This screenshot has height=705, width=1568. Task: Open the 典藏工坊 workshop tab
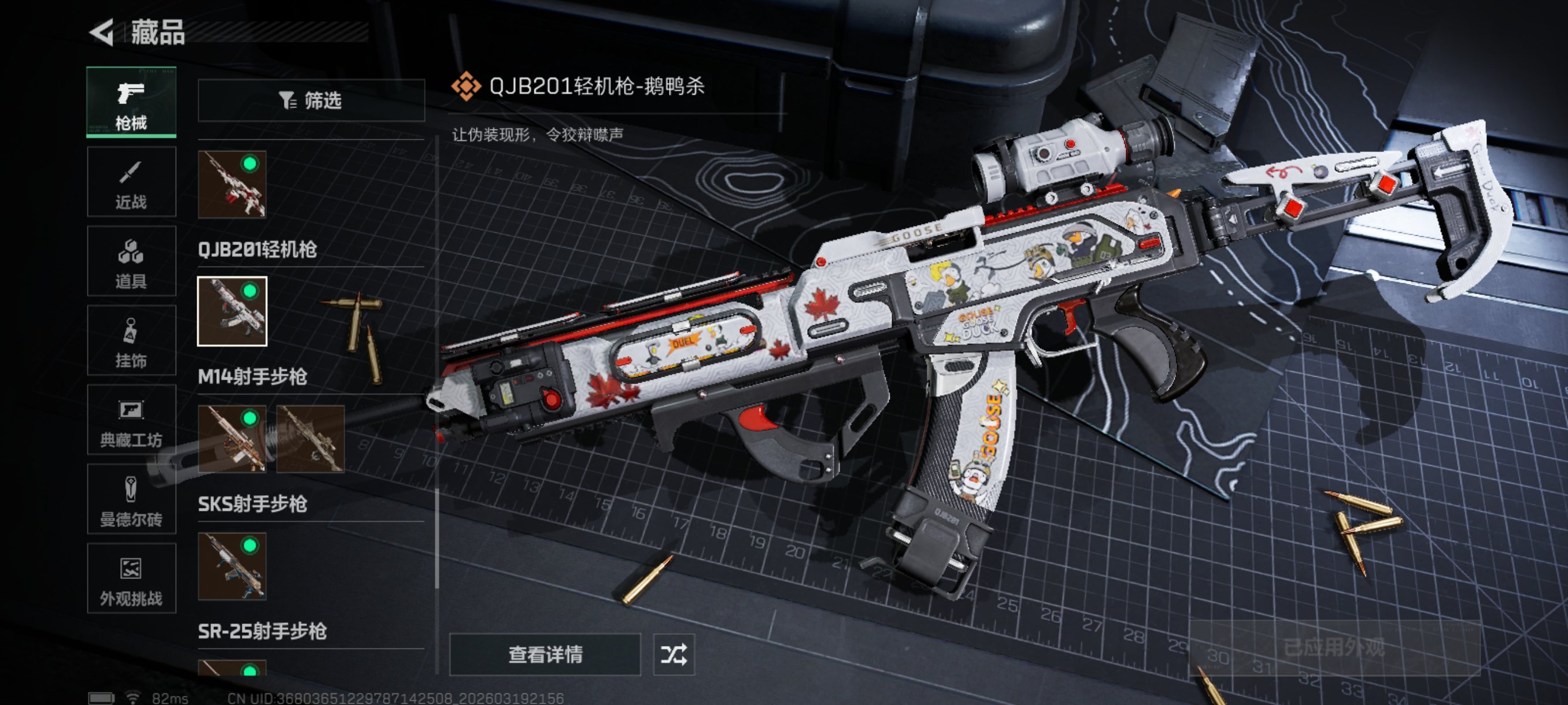click(x=131, y=420)
